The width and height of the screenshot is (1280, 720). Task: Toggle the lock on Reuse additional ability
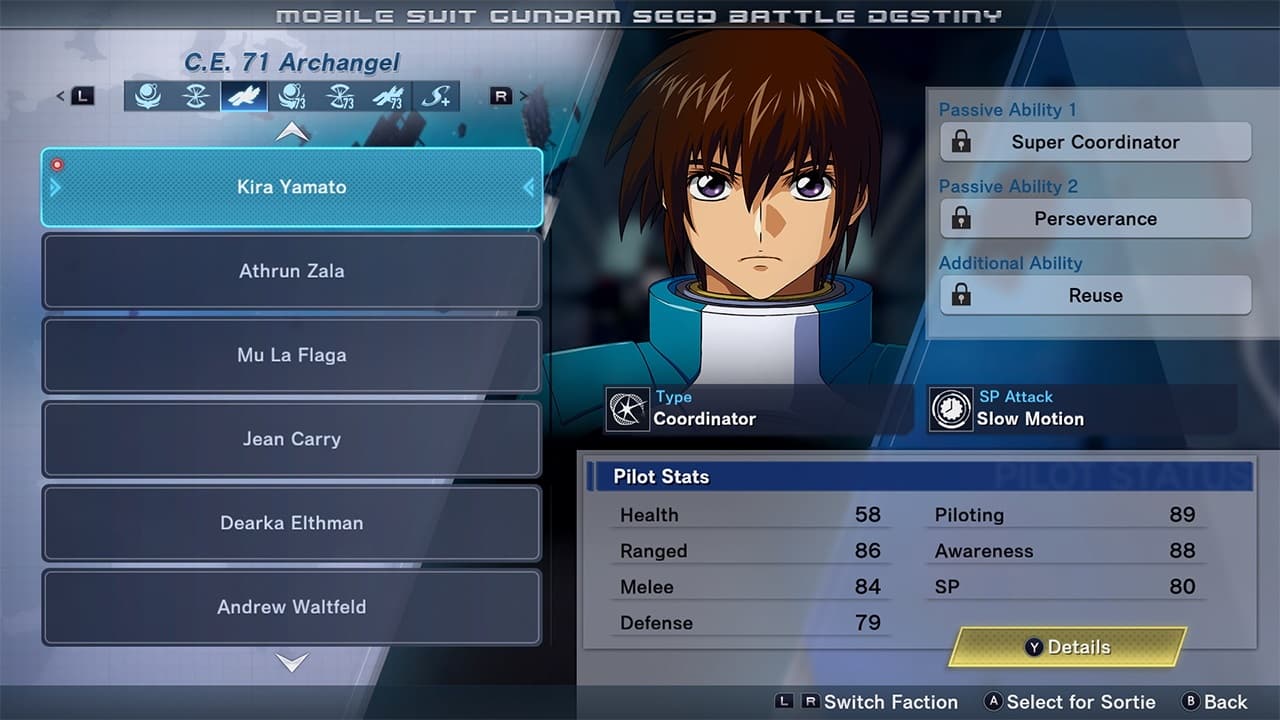[x=963, y=295]
